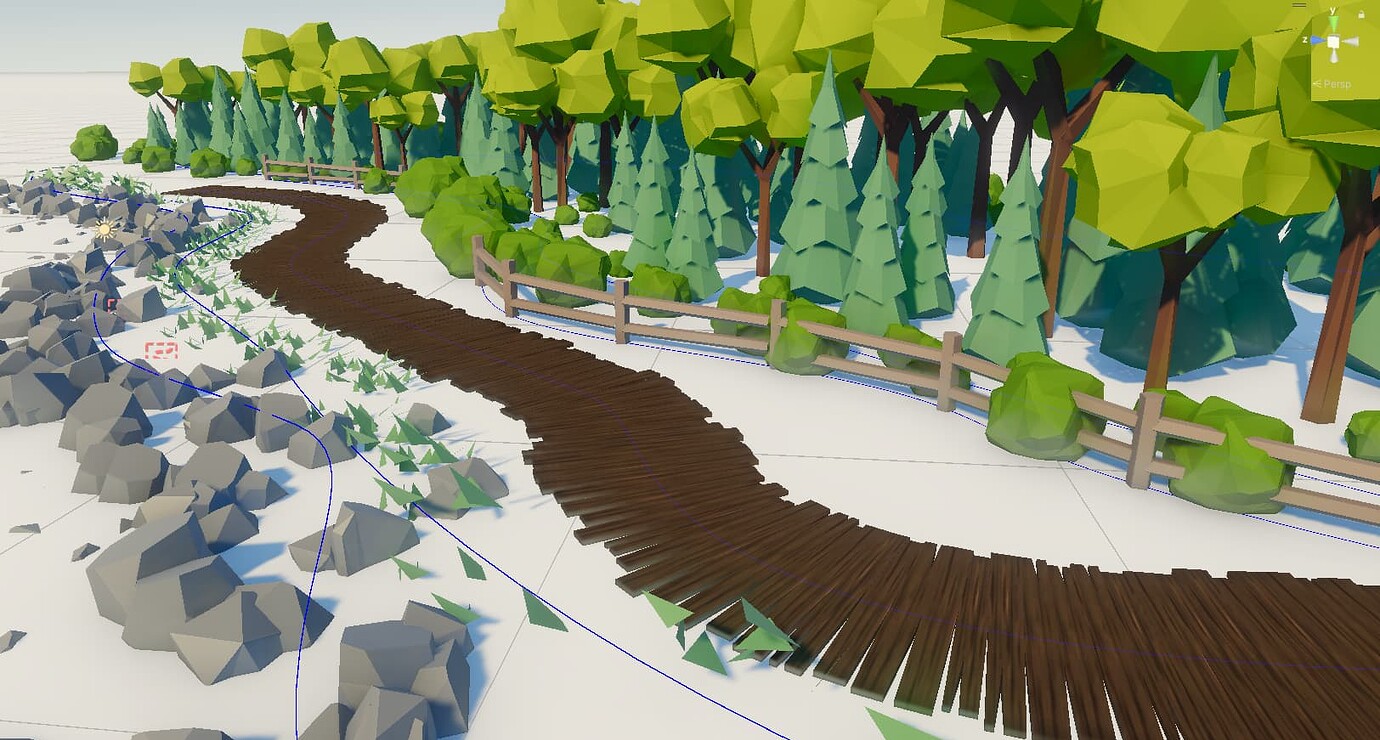Screen dimensions: 1380x740
Task: Click the green Y axis cone on the scene gizmo
Action: 1333,21
